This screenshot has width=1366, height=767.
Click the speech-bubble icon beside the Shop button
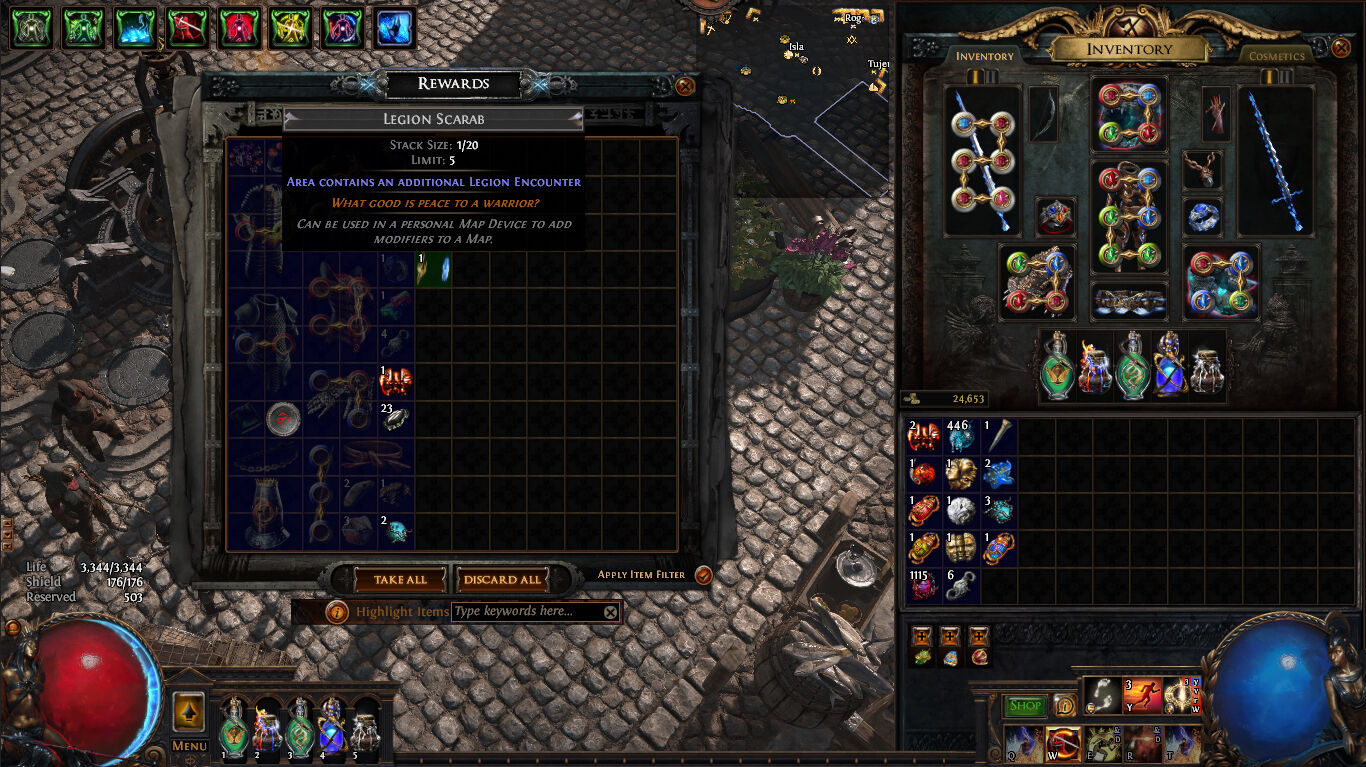pyautogui.click(x=1066, y=706)
